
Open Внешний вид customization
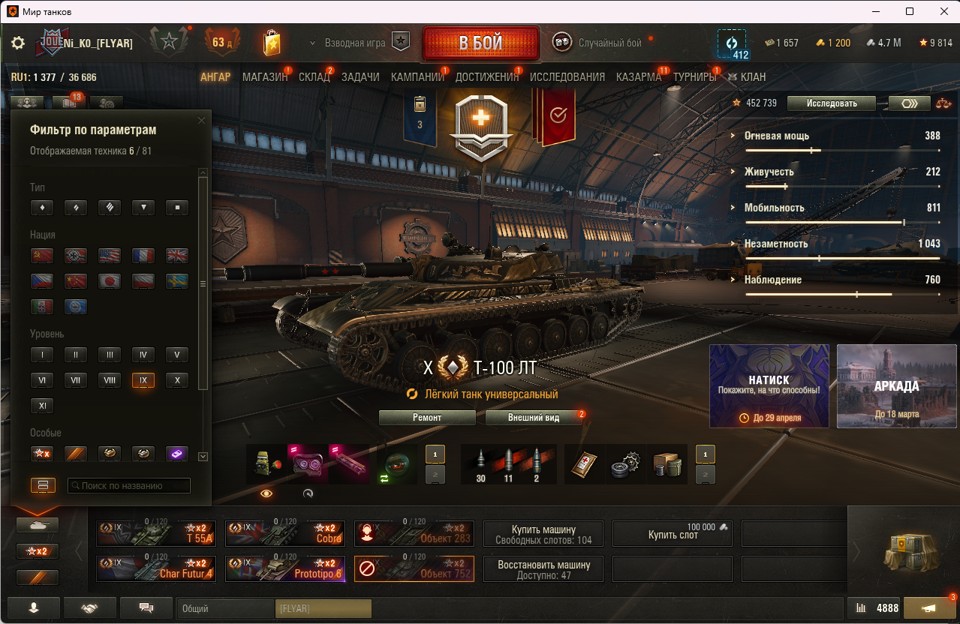pyautogui.click(x=533, y=418)
